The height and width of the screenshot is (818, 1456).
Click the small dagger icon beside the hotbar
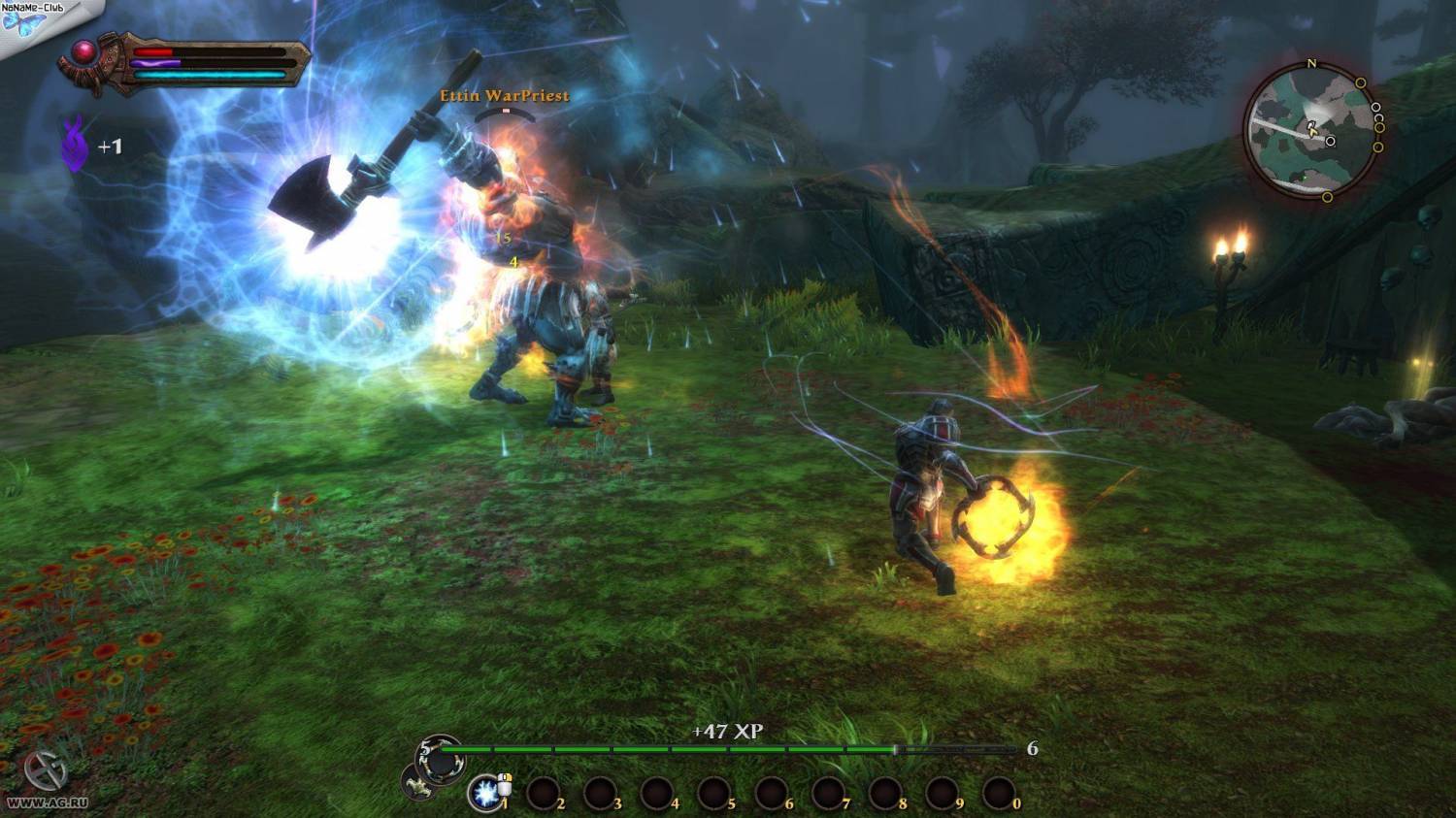click(x=420, y=783)
